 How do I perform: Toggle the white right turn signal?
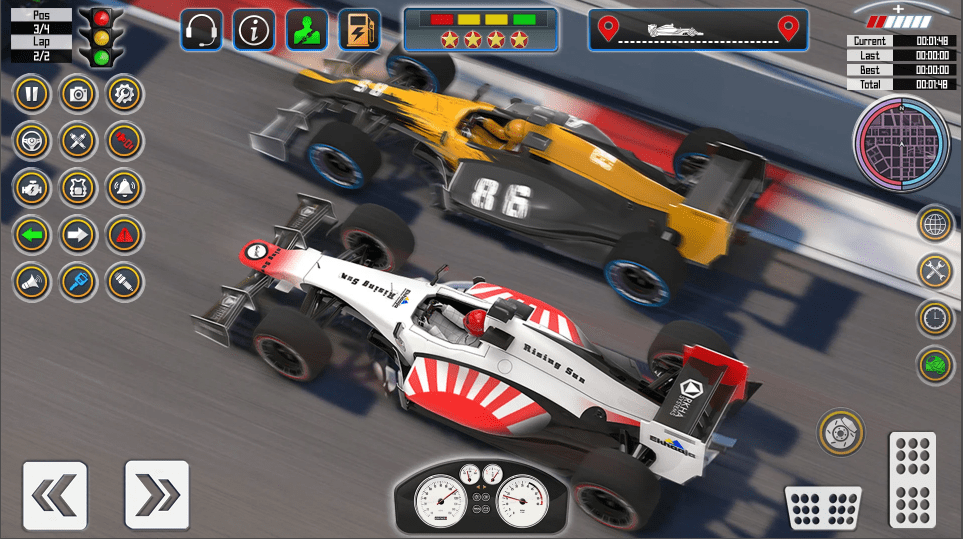point(78,235)
